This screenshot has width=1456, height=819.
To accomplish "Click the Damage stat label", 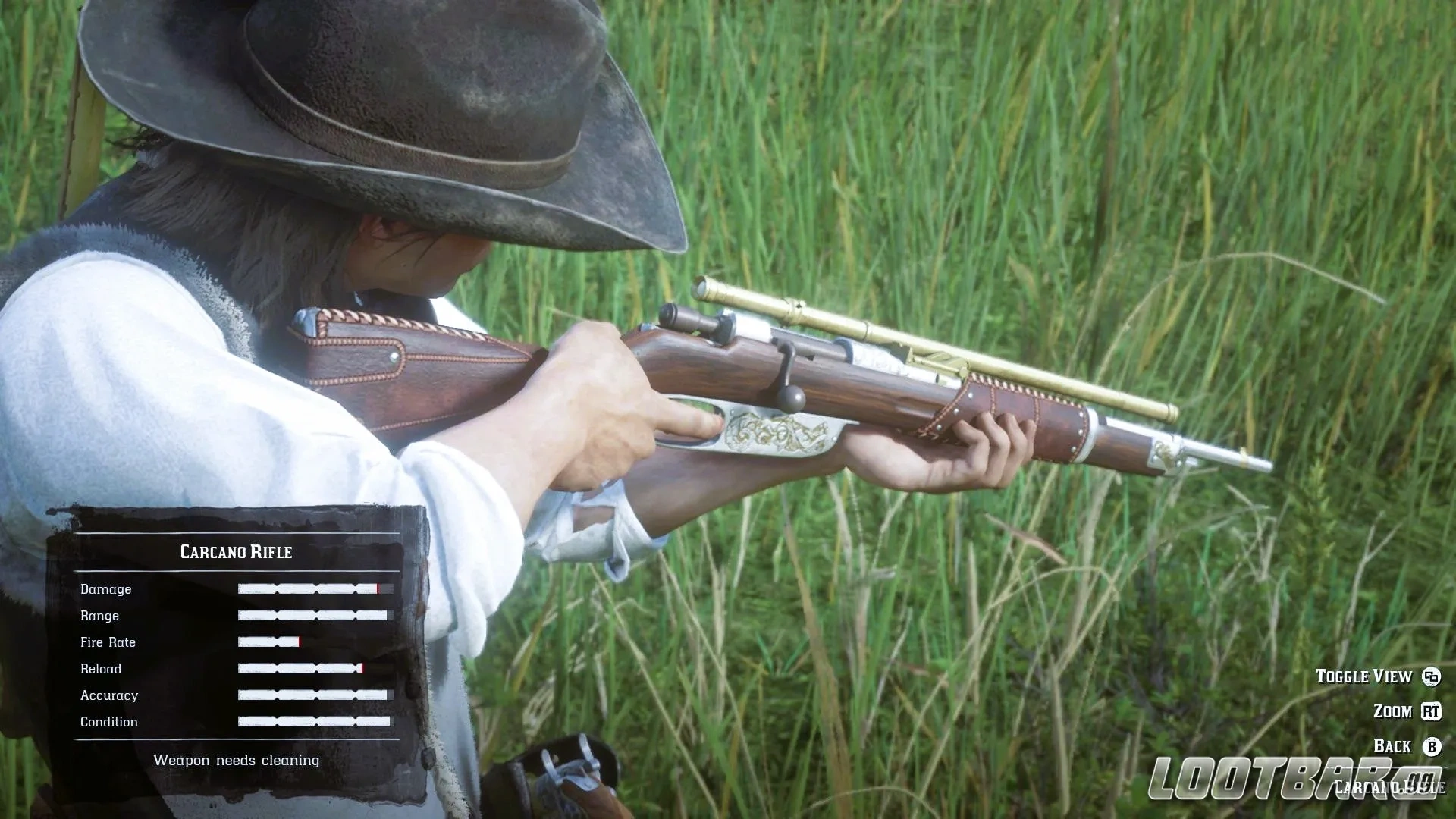I will click(106, 589).
